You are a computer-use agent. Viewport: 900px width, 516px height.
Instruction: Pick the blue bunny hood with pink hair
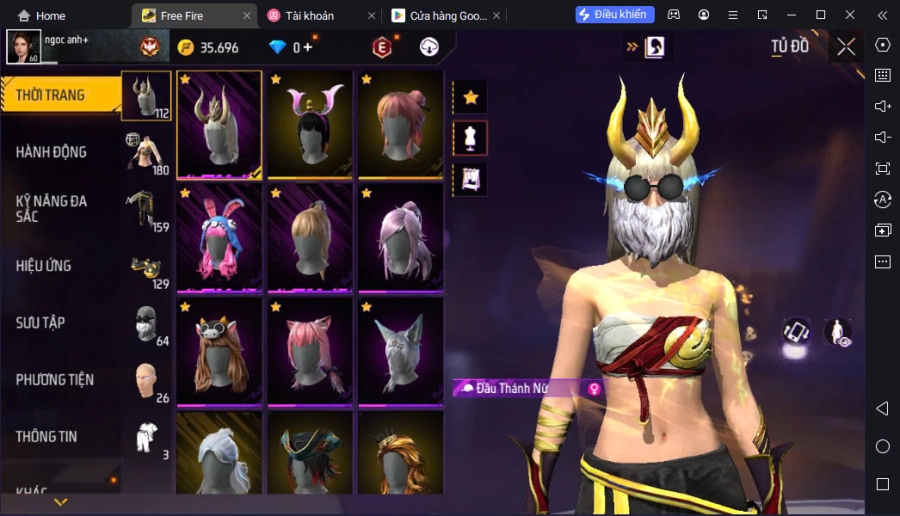pyautogui.click(x=219, y=238)
